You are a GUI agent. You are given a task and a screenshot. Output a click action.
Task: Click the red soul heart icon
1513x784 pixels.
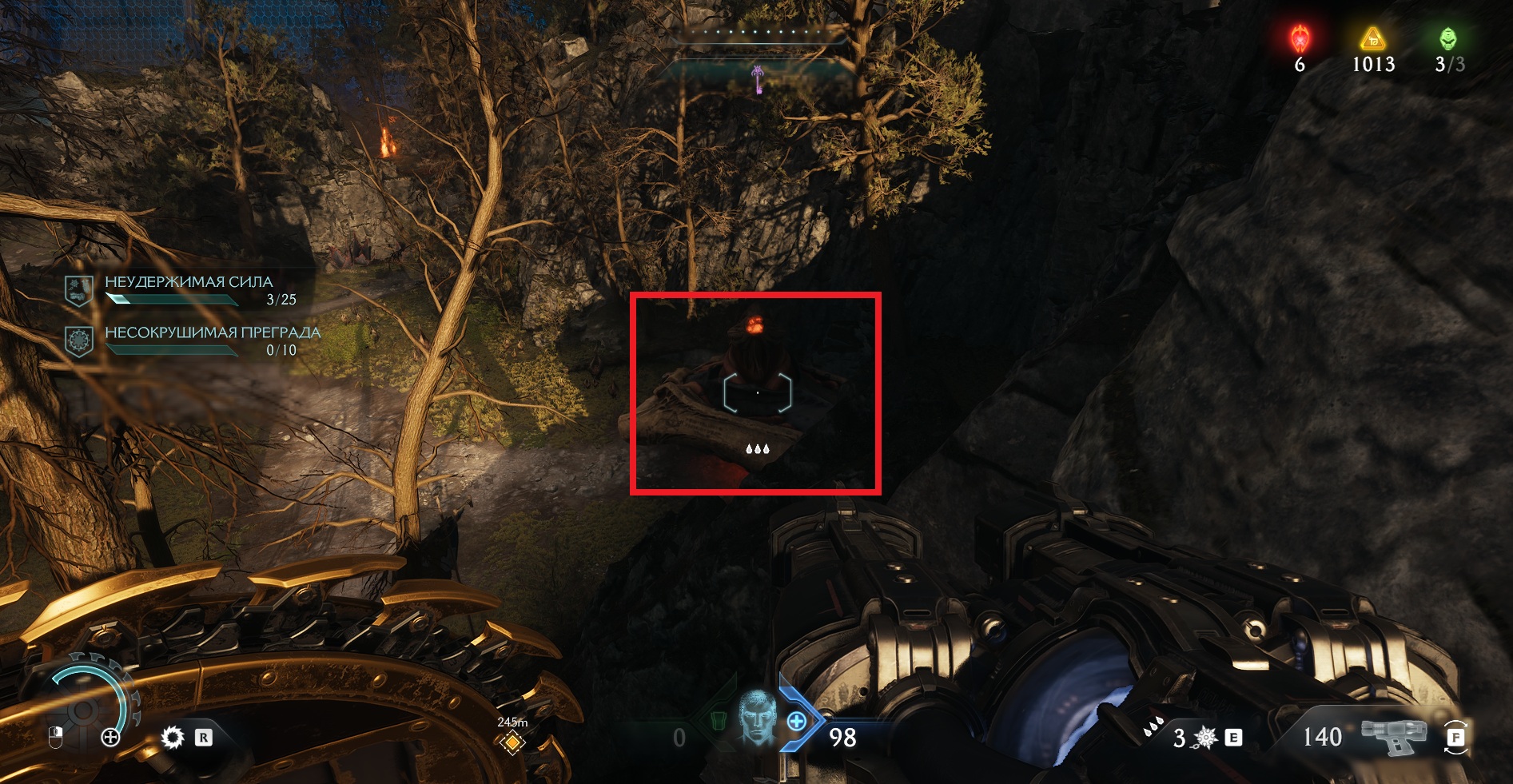tap(1300, 38)
